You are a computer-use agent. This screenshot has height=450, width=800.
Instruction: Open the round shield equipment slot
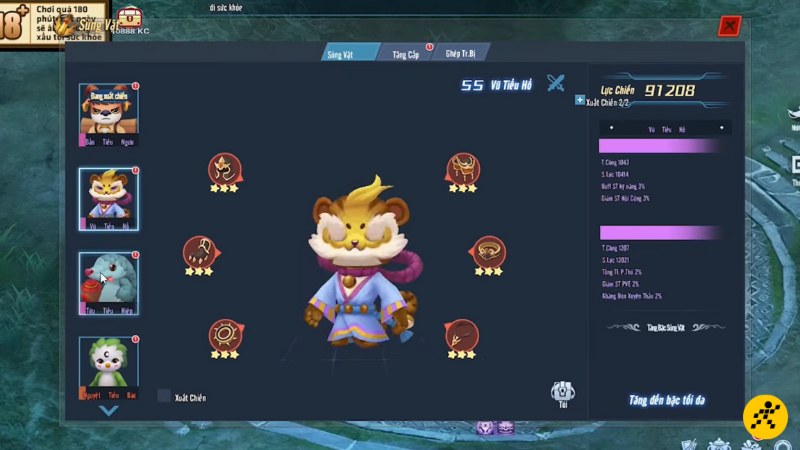[224, 333]
